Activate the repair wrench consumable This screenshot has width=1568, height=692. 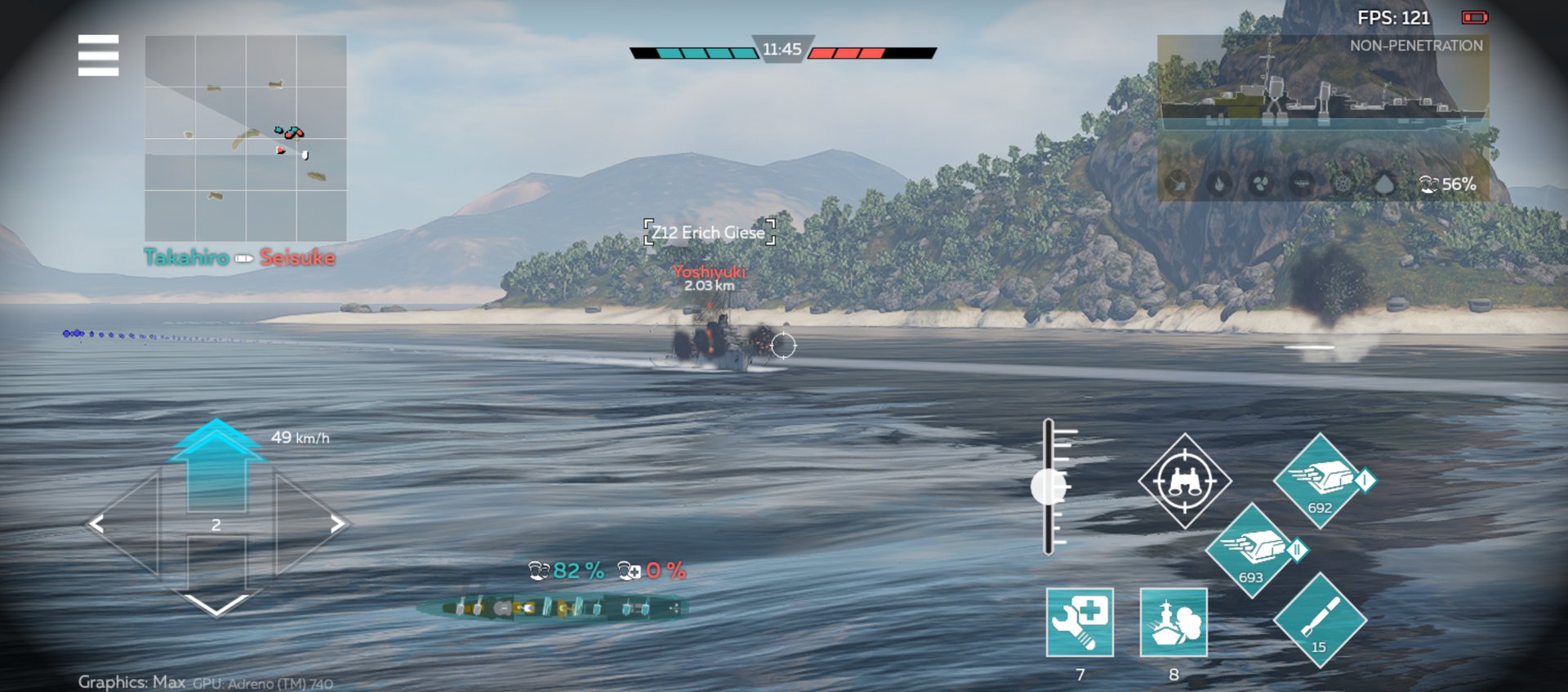(x=1080, y=622)
